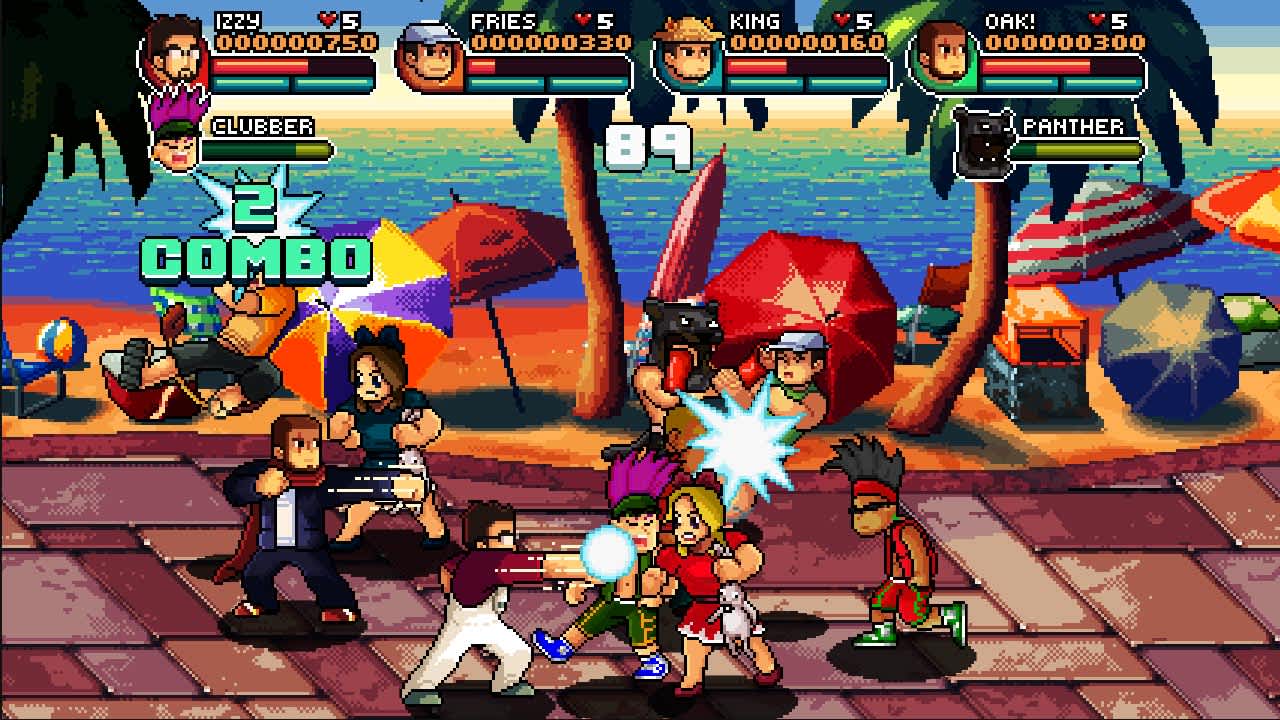Click PANTHER's boss portrait icon
This screenshot has width=1280, height=720.
[x=985, y=138]
